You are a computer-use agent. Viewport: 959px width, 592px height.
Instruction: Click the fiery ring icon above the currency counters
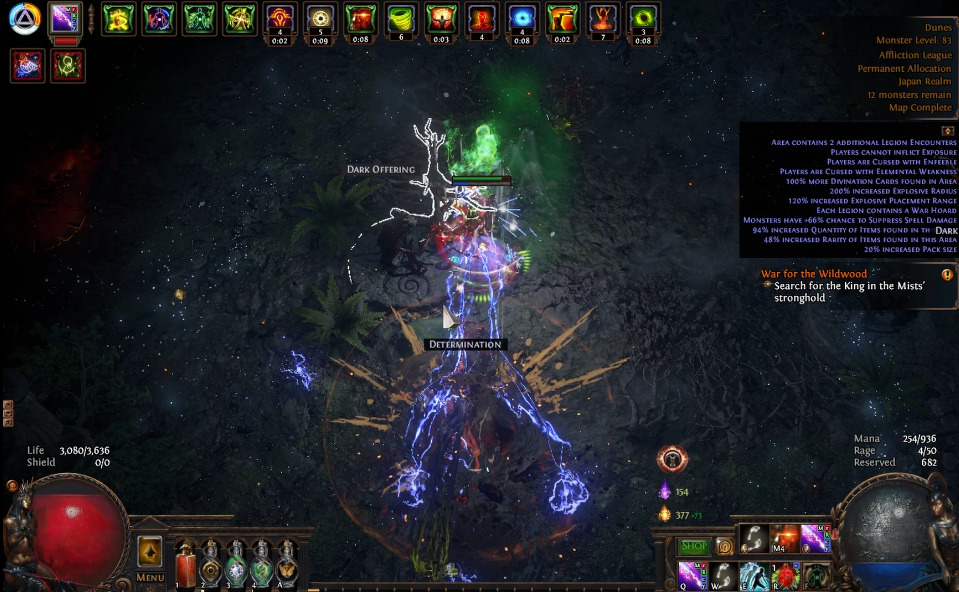coord(671,460)
